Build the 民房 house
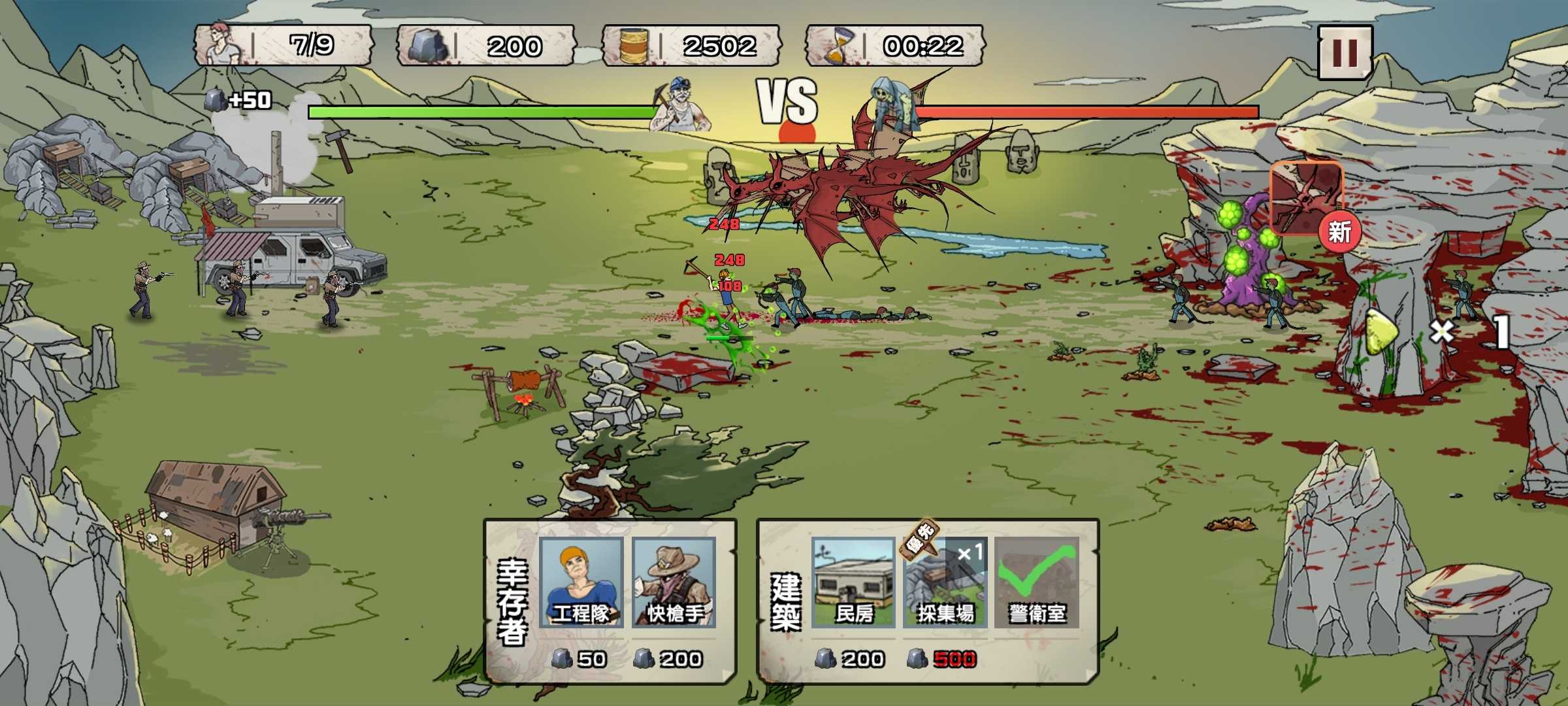 pos(853,582)
